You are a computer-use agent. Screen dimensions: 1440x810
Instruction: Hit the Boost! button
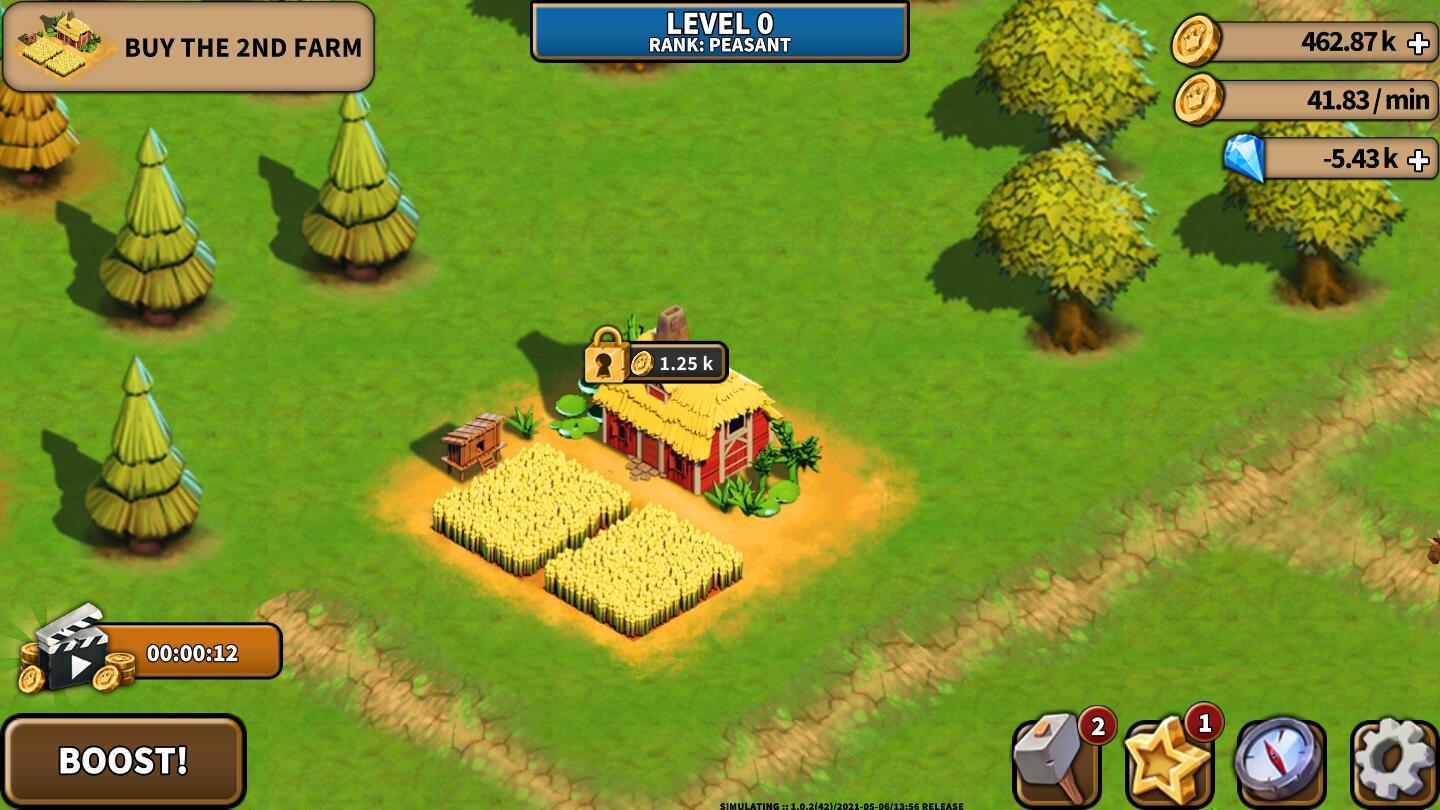pos(123,760)
